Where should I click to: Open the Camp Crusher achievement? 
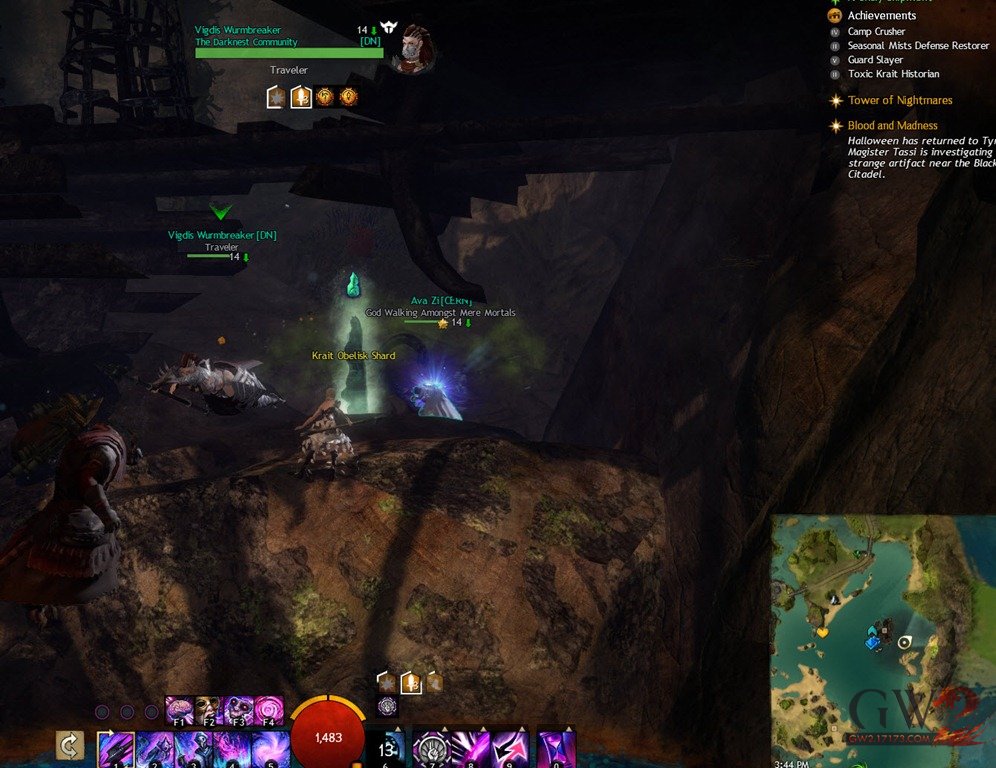pos(876,32)
